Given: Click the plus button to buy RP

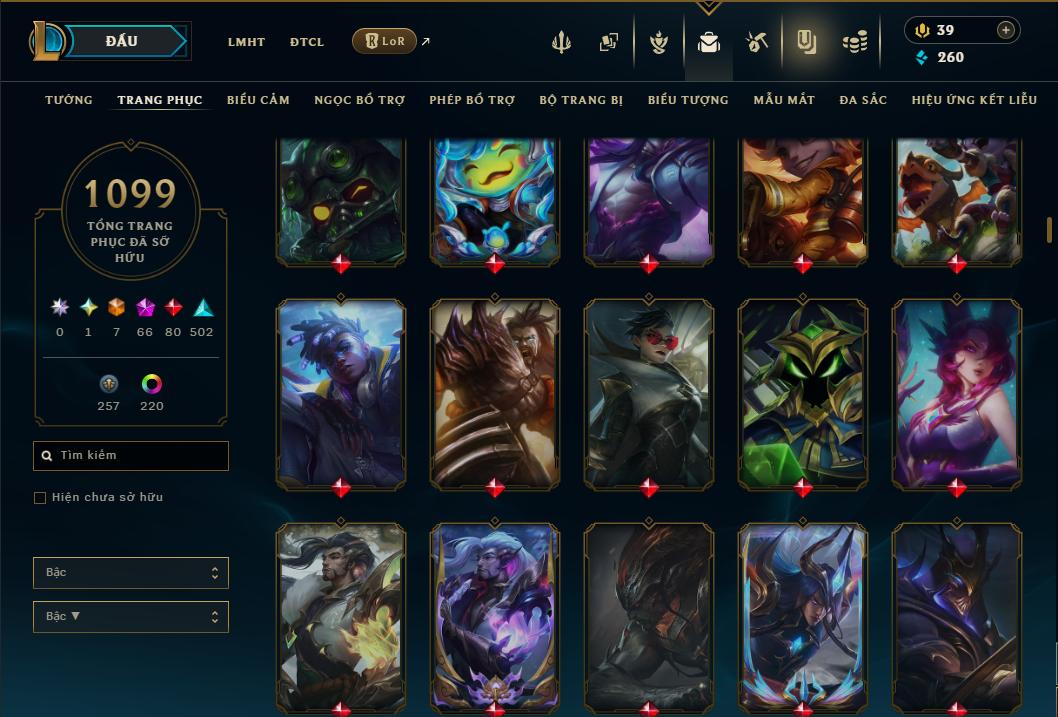Looking at the screenshot, I should (x=1006, y=30).
